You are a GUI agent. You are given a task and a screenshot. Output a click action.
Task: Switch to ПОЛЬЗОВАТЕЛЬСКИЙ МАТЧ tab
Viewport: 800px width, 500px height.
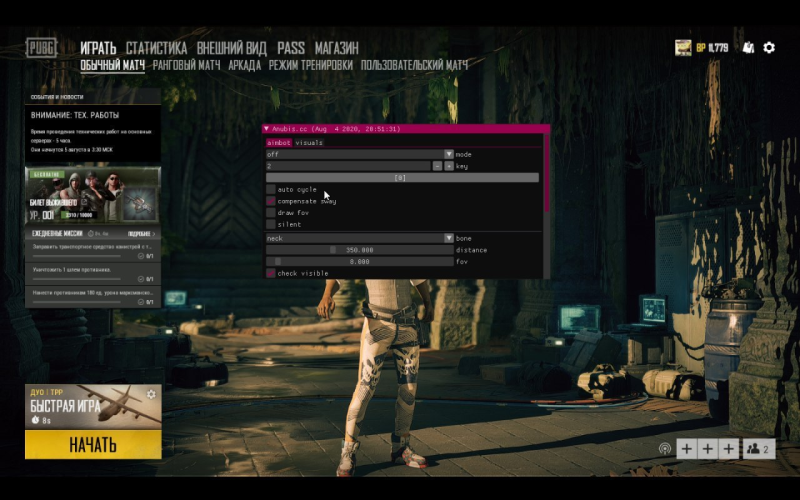pos(414,66)
